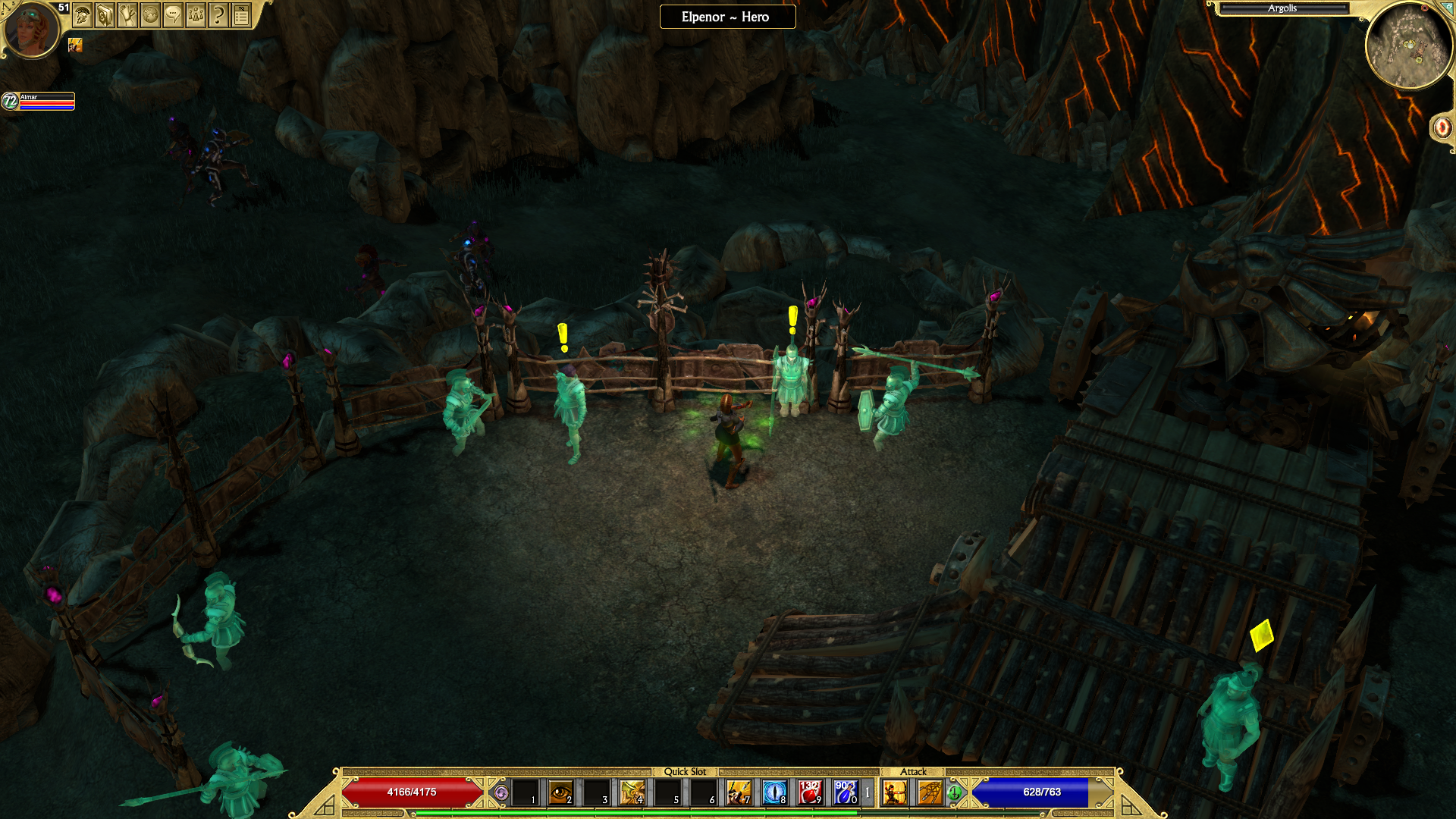Click the circular minimap

(x=1408, y=45)
